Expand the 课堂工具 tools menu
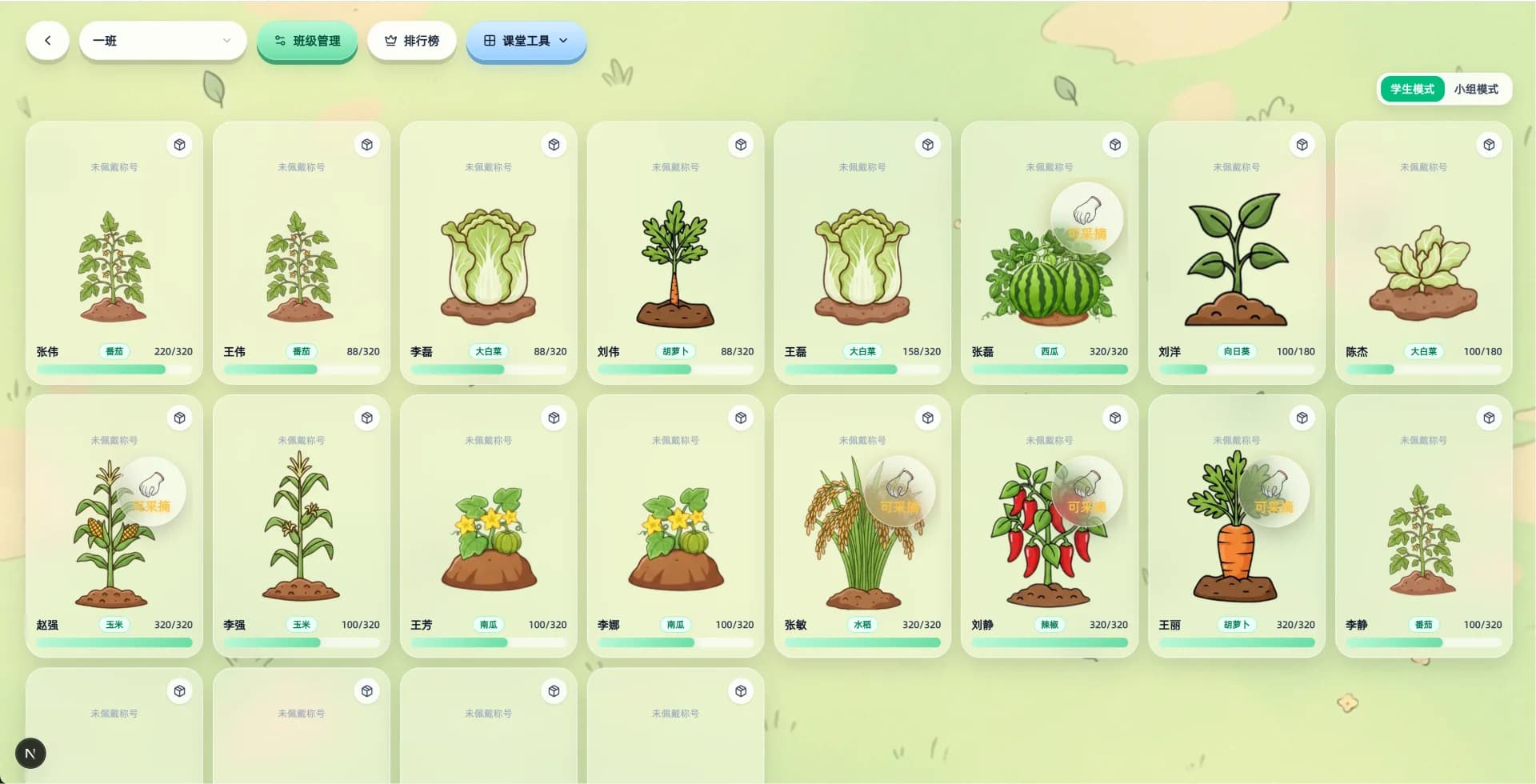1536x784 pixels. (526, 41)
